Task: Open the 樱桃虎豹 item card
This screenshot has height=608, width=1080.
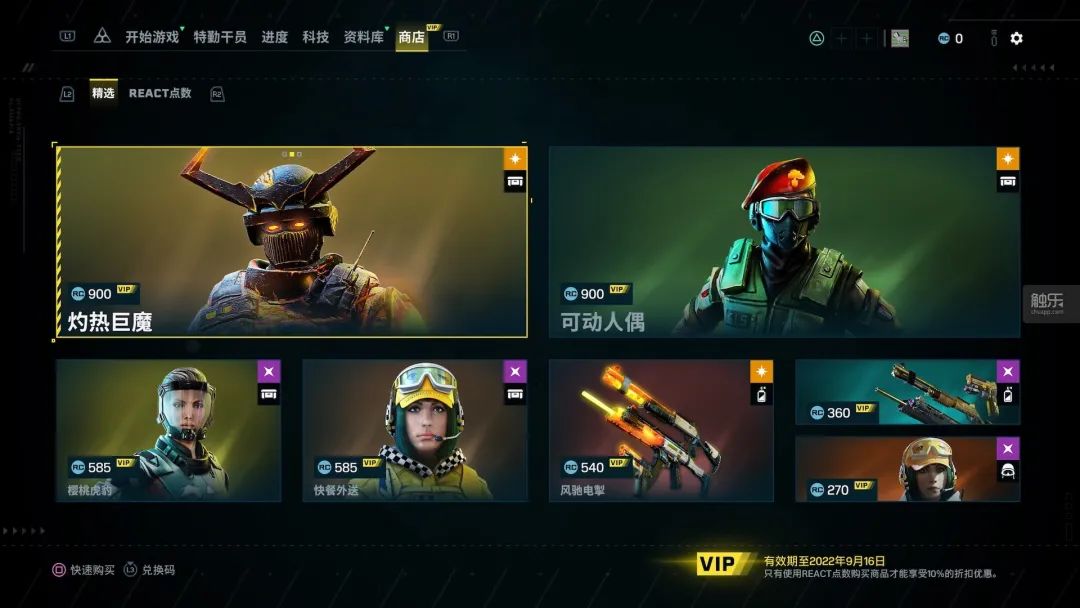Action: point(168,430)
